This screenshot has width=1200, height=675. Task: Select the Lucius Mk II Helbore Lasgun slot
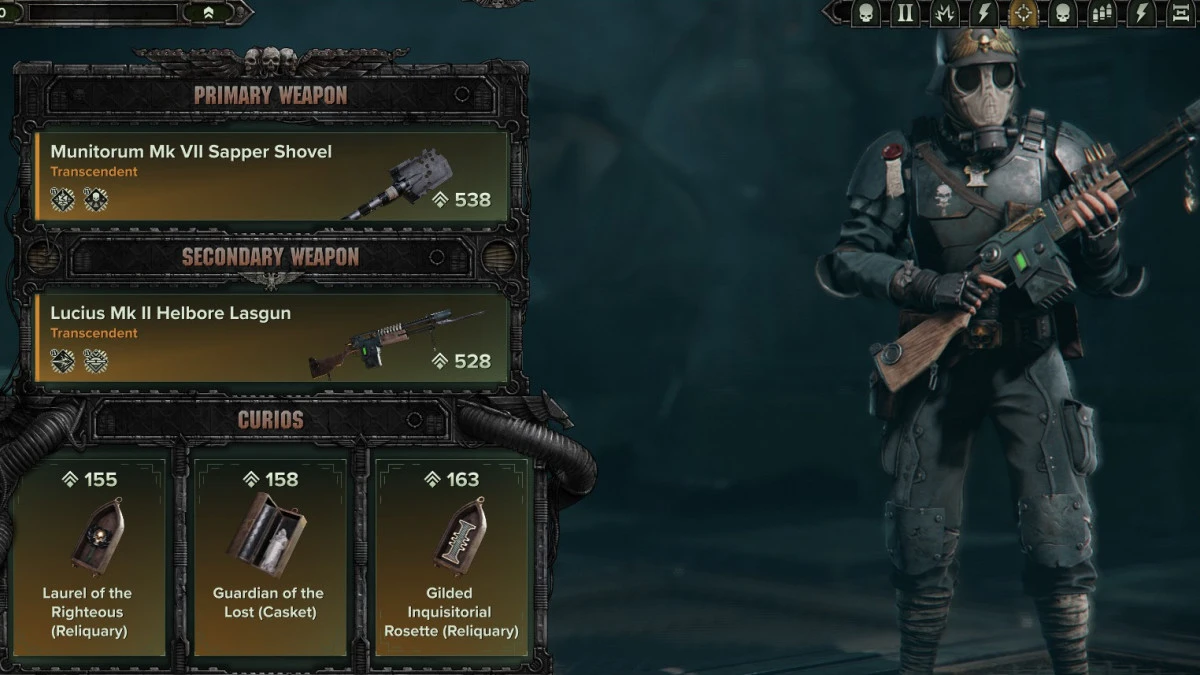[272, 337]
